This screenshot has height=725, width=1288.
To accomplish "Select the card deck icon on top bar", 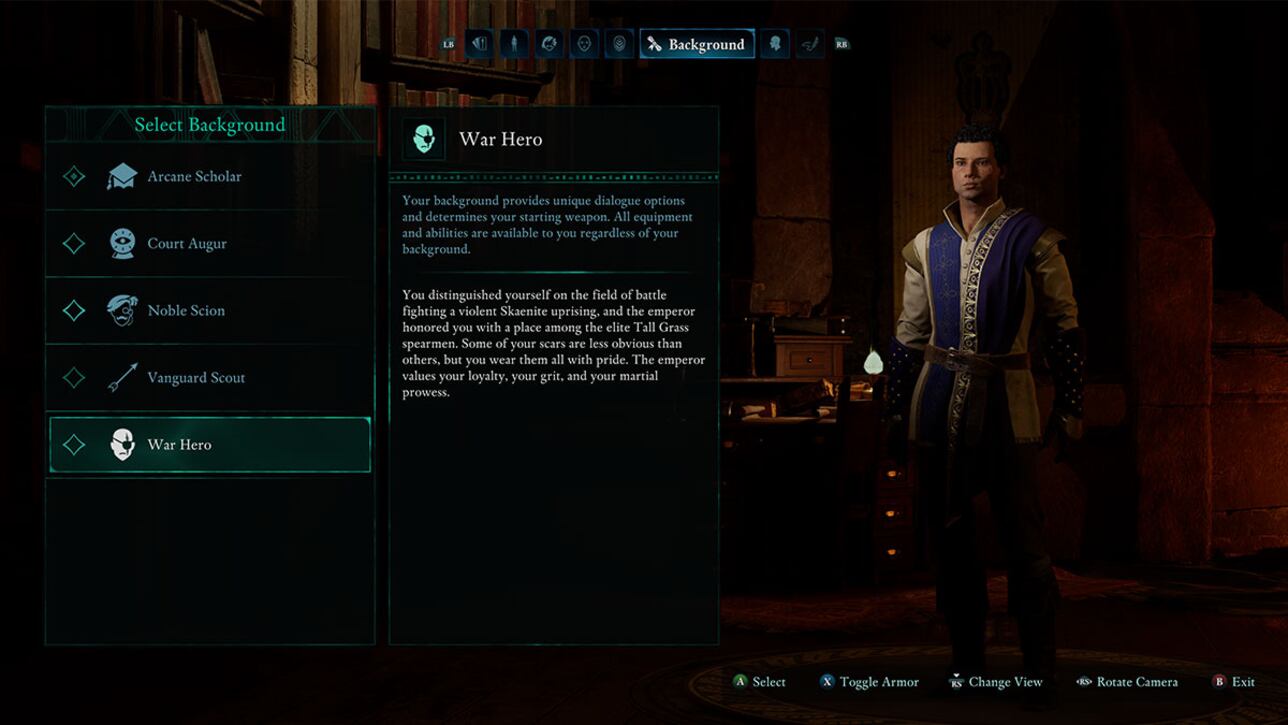I will click(x=478, y=43).
